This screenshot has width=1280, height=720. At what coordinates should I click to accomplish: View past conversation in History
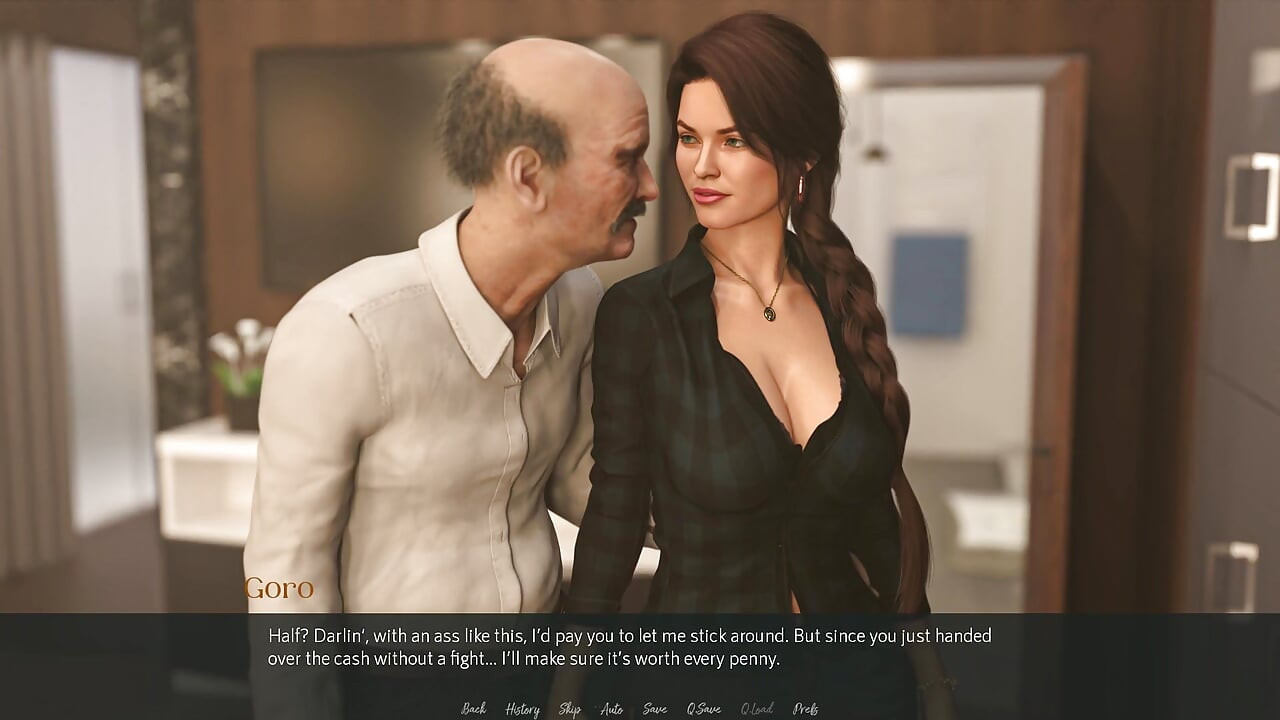(521, 709)
